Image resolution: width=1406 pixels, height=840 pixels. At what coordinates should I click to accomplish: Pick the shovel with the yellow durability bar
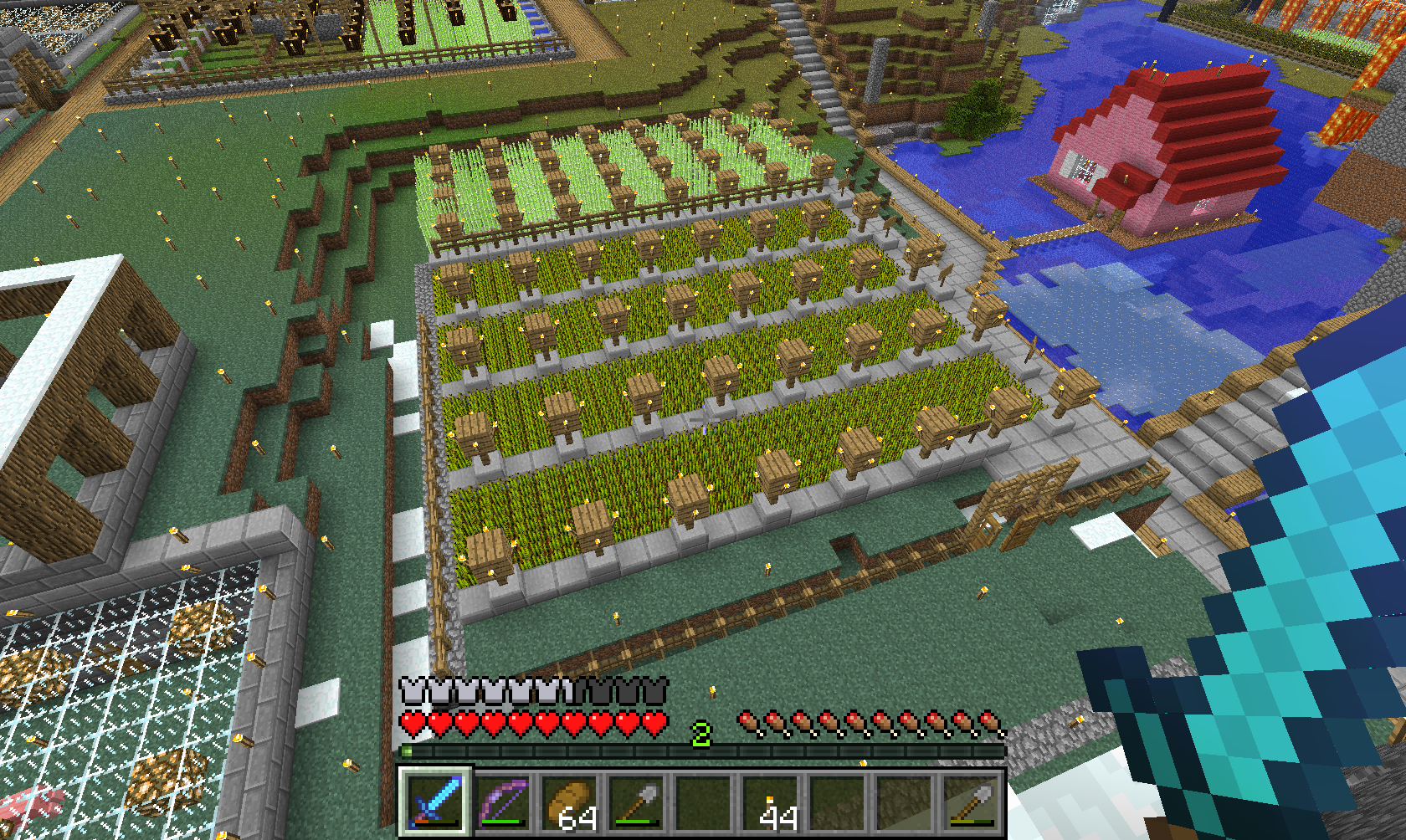click(x=971, y=802)
